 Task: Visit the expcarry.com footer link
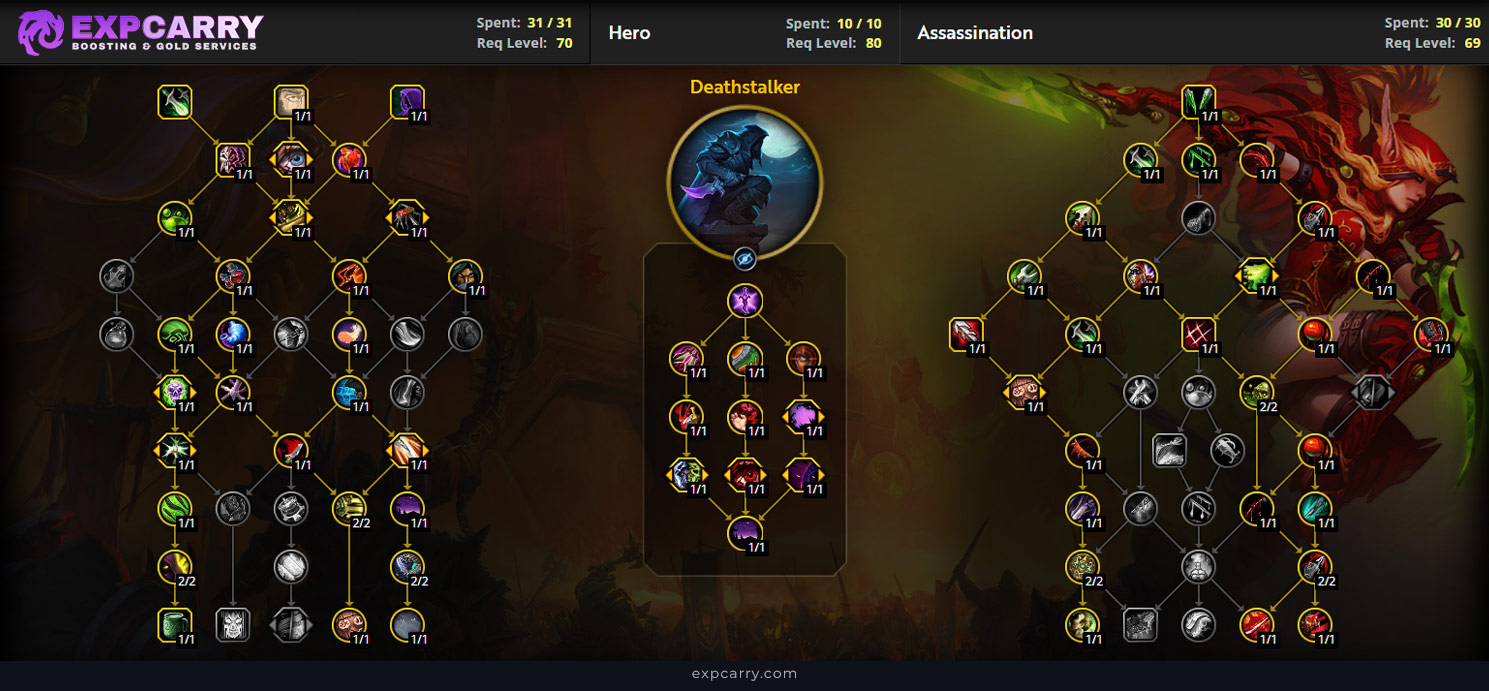[744, 673]
